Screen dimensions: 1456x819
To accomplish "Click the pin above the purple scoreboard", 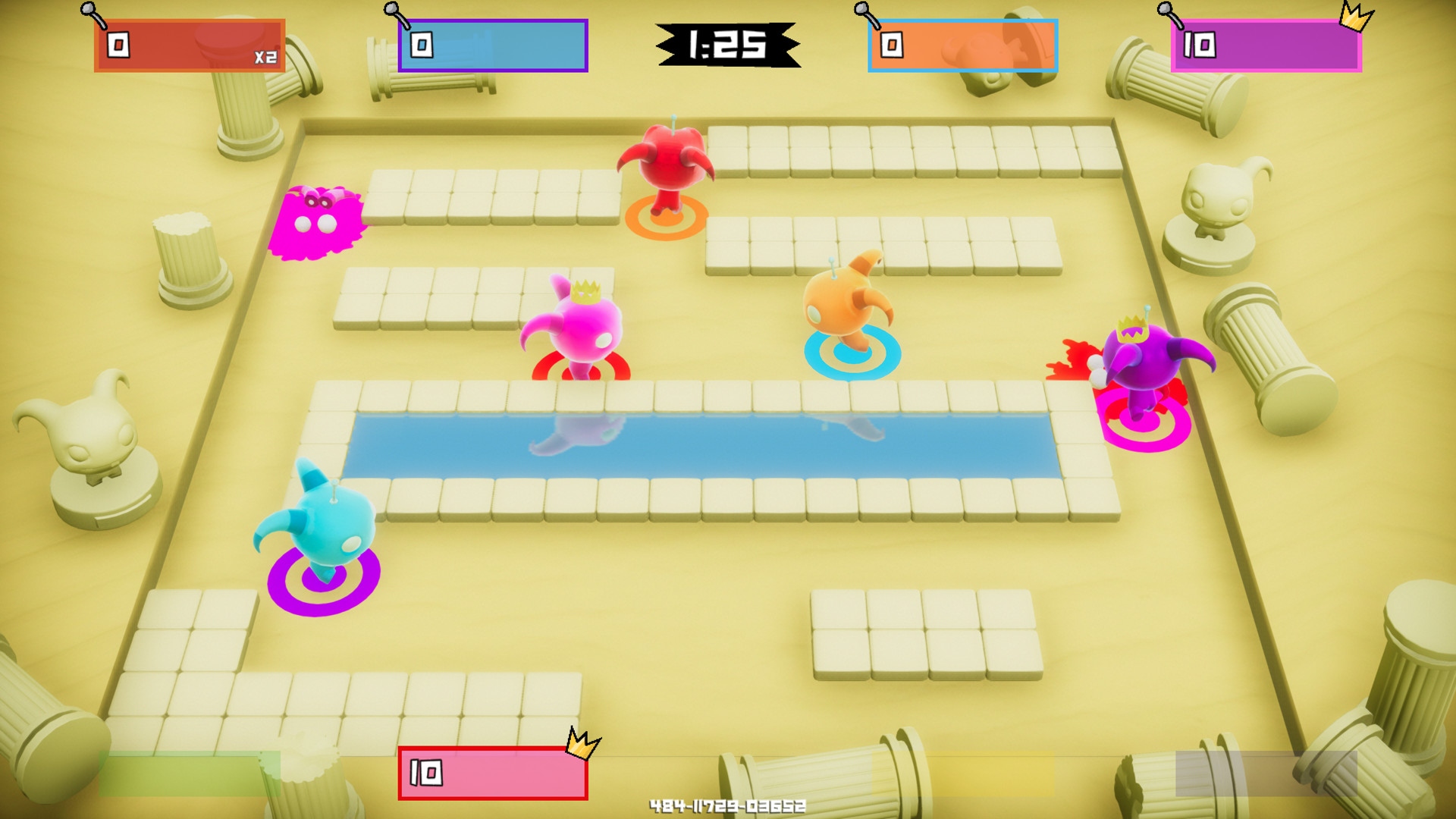I will click(x=1164, y=11).
